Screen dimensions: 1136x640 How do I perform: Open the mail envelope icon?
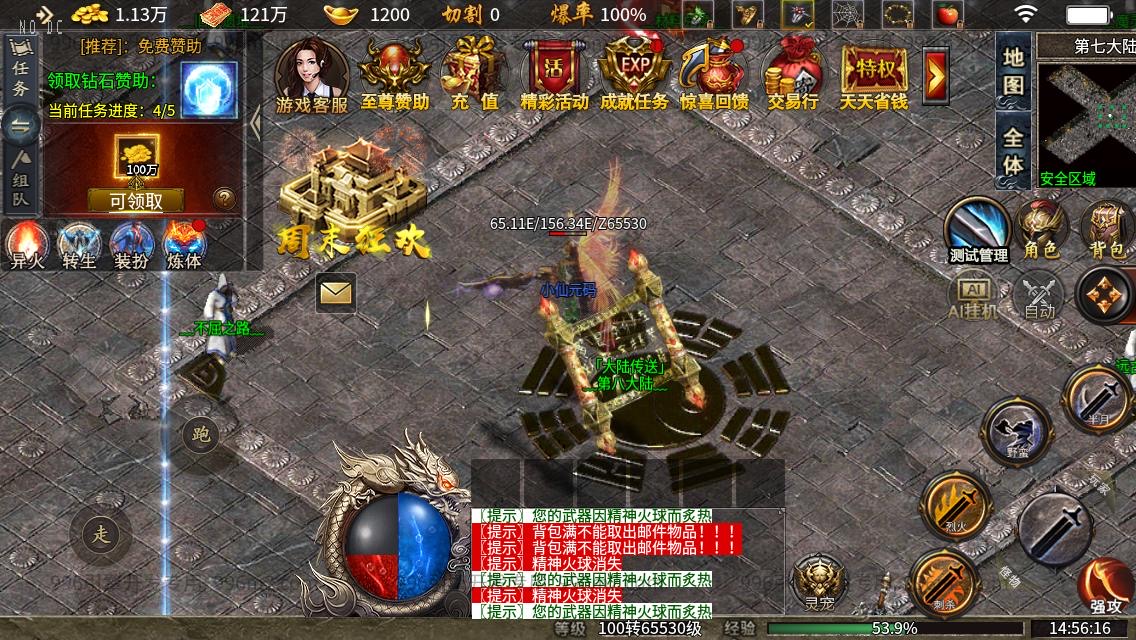tap(336, 293)
